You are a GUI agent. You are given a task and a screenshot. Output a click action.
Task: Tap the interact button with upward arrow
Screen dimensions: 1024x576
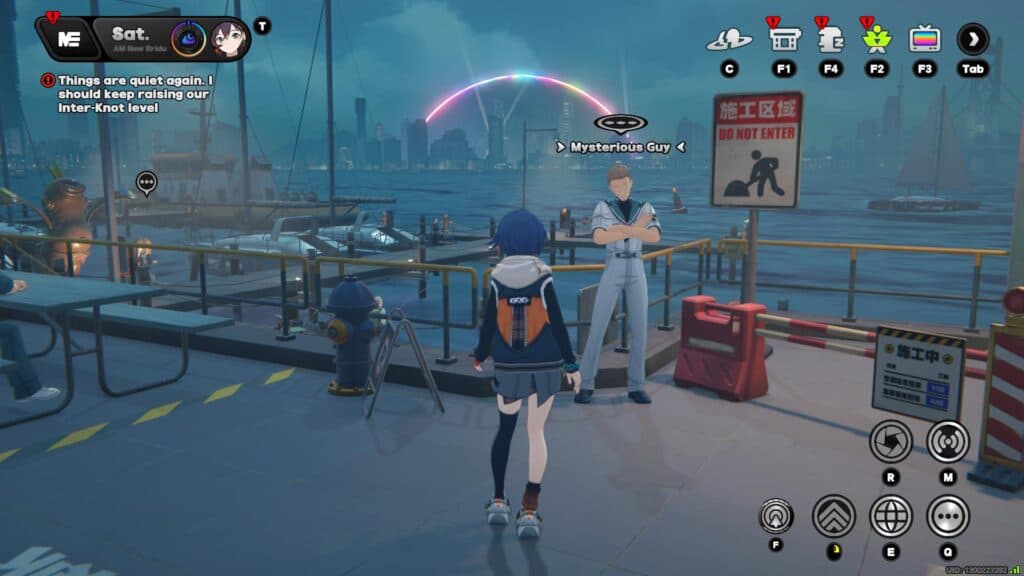click(x=776, y=516)
